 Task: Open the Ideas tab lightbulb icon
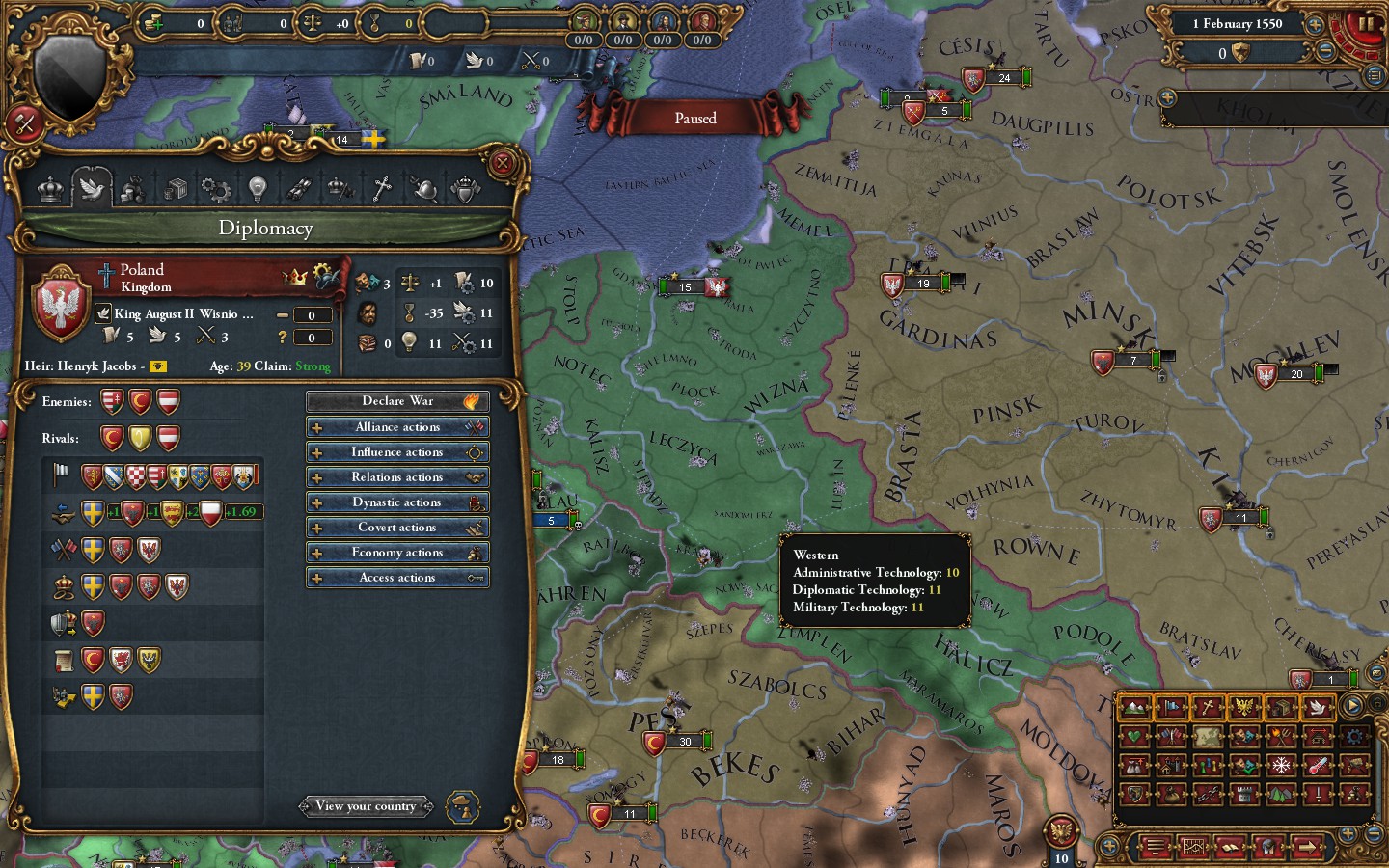pyautogui.click(x=256, y=188)
